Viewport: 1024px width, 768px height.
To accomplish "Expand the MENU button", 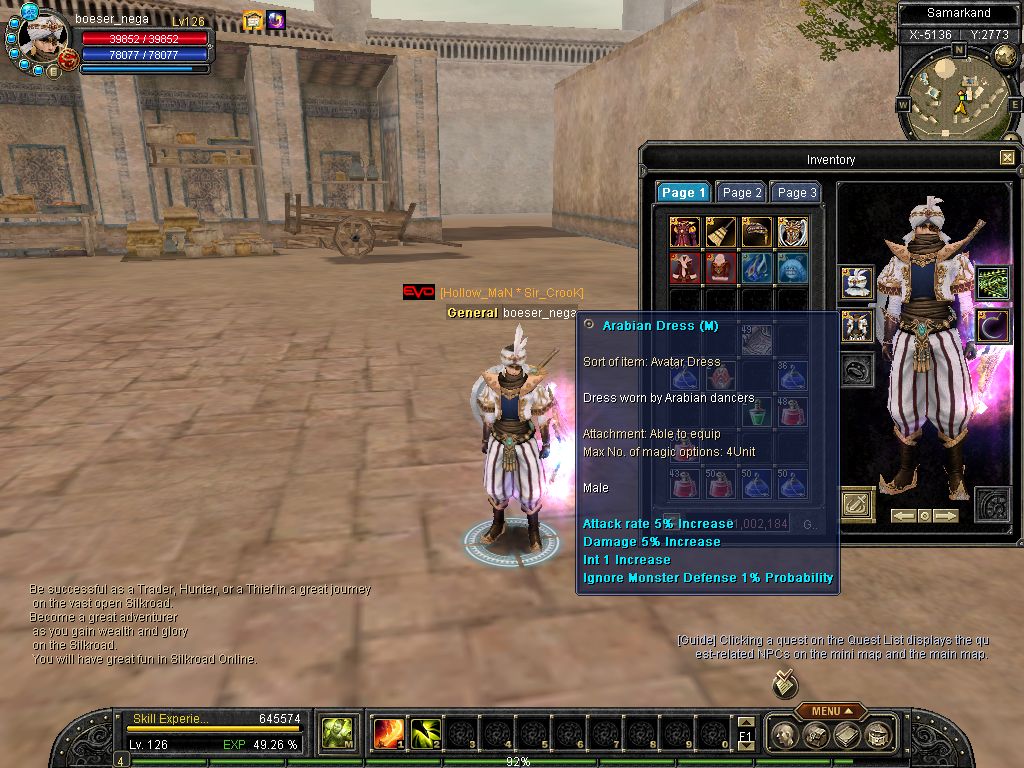I will click(x=831, y=711).
